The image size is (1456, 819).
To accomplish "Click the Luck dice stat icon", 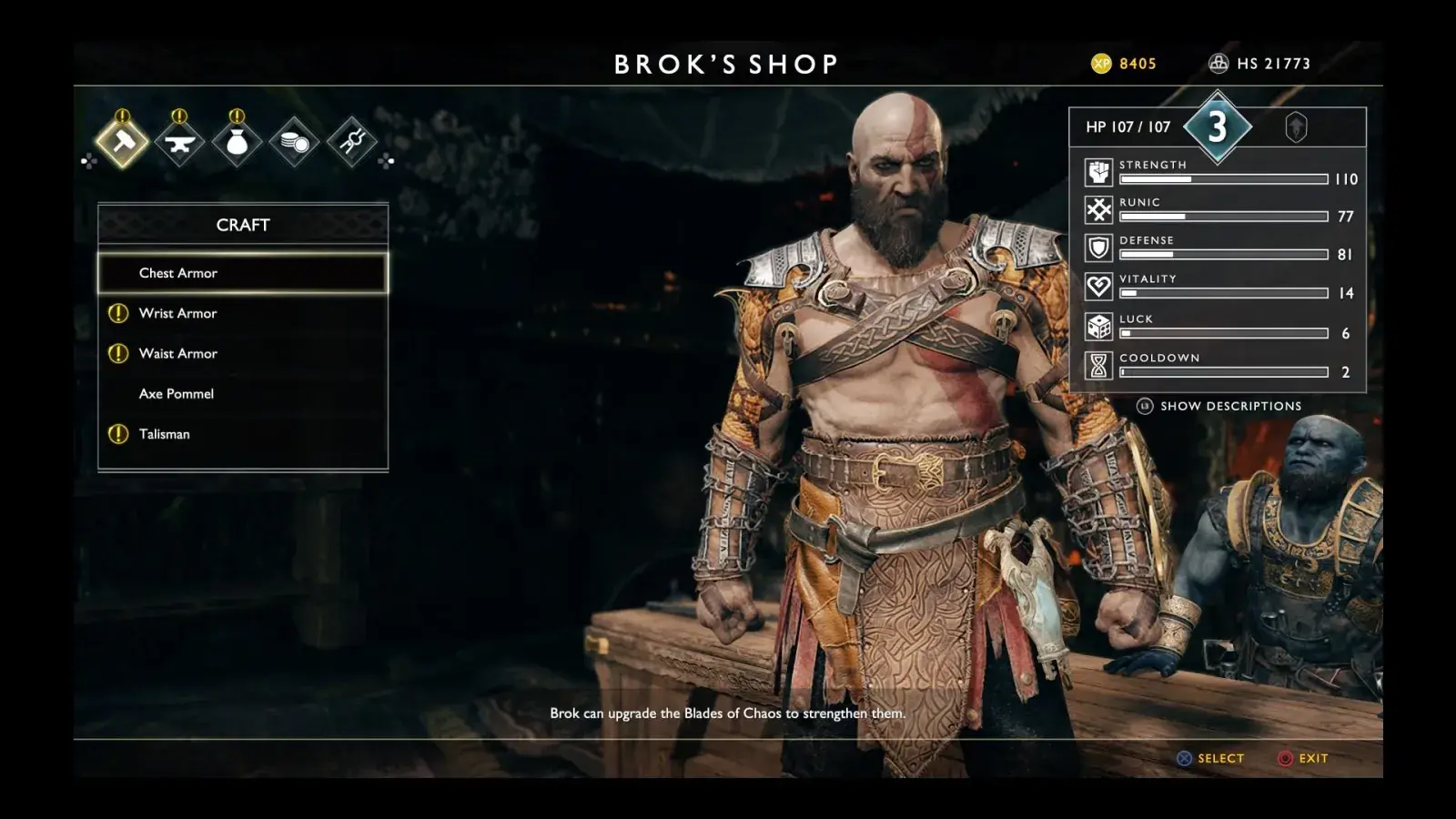I will (x=1098, y=327).
